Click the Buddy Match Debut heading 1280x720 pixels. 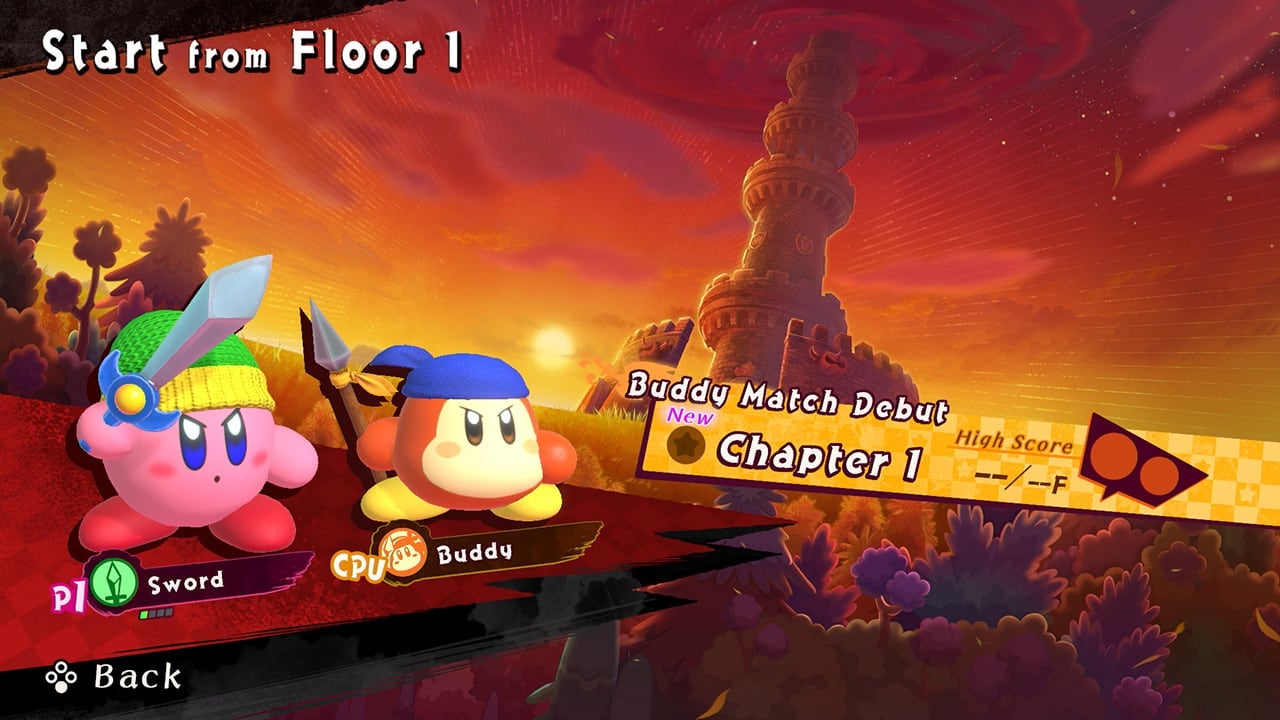[x=790, y=393]
